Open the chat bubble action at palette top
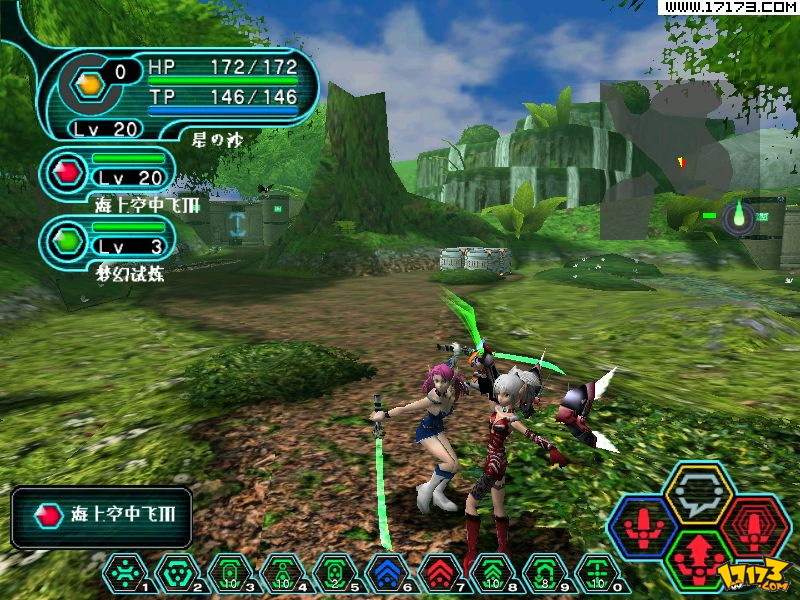Screen dimensions: 800x600 pyautogui.click(x=699, y=492)
